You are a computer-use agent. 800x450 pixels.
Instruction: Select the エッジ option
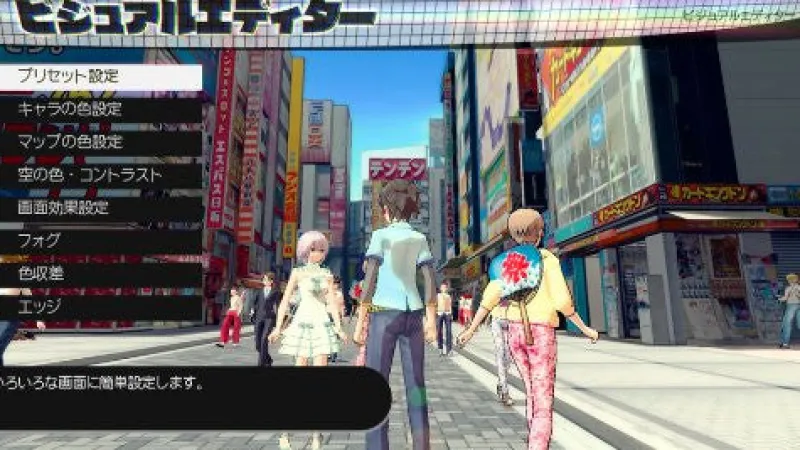[100, 307]
